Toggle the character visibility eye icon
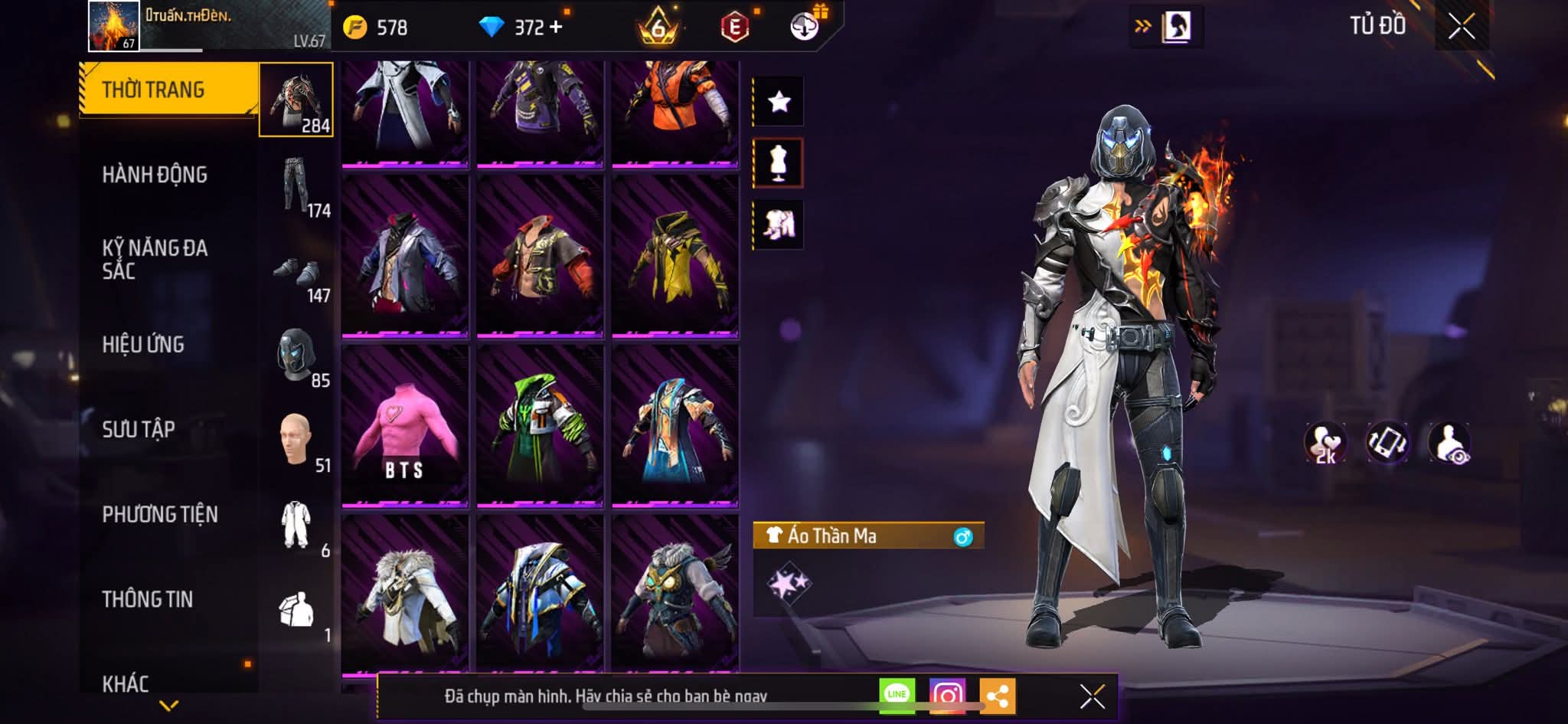The height and width of the screenshot is (724, 1568). 1449,443
